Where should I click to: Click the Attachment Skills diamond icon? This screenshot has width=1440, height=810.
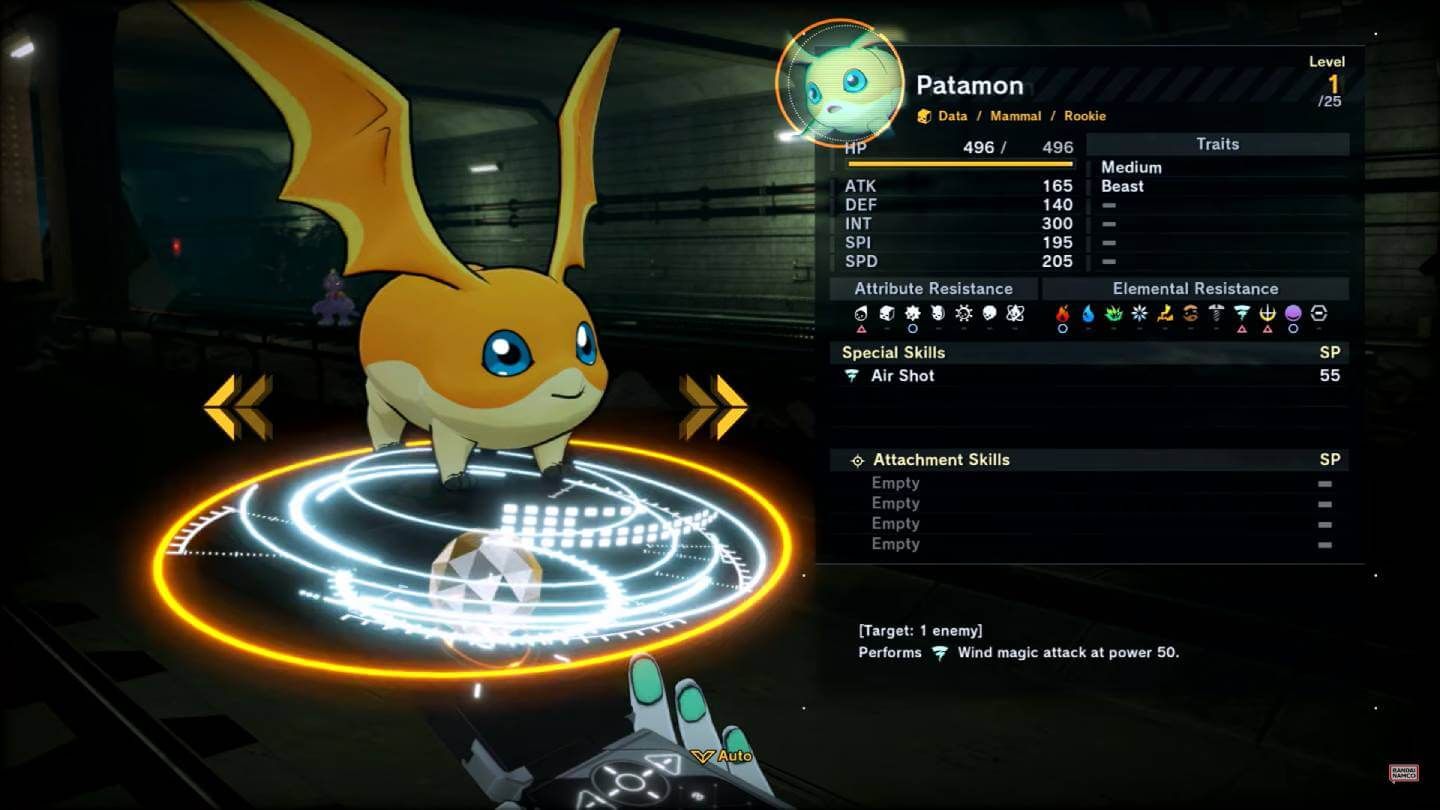[x=857, y=460]
